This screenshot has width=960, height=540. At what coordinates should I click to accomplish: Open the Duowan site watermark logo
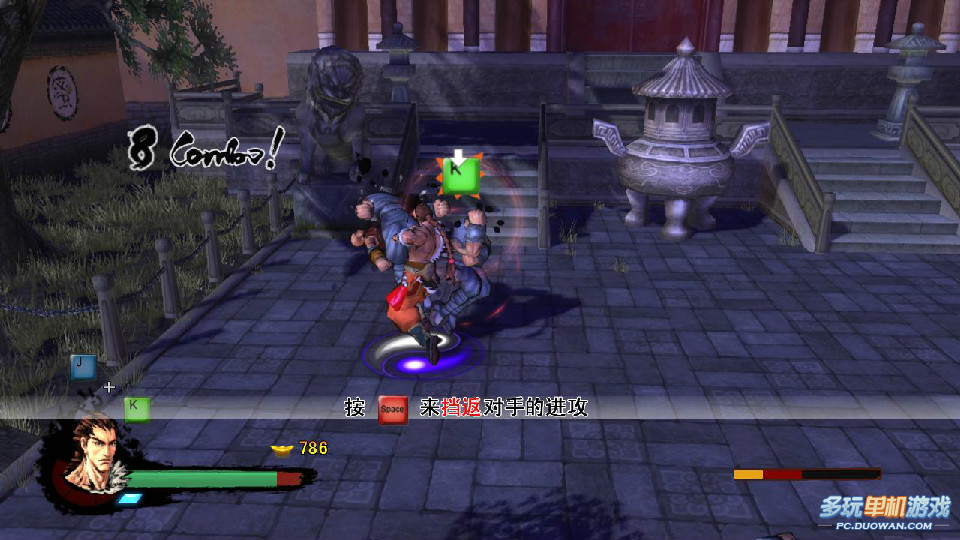[885, 511]
